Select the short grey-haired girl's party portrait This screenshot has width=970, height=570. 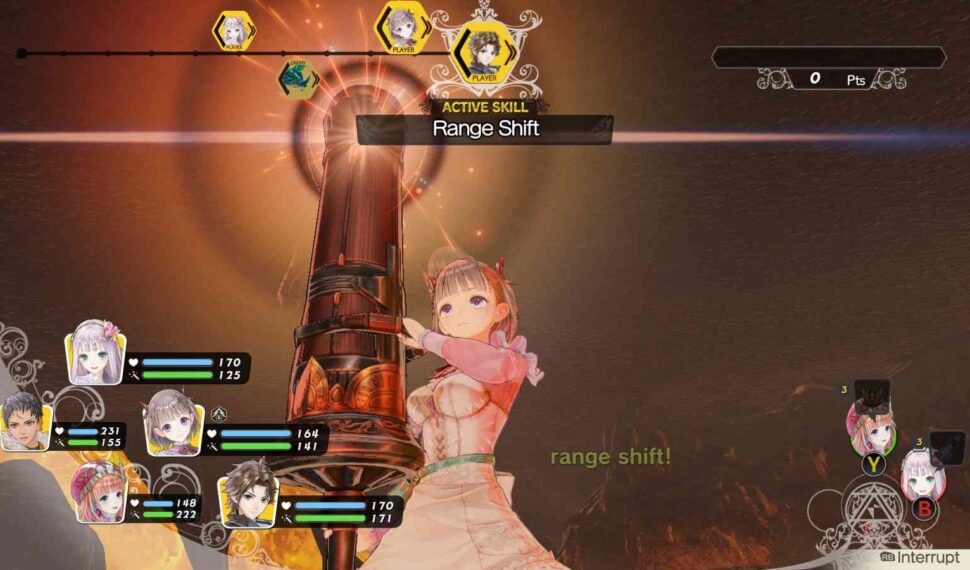coord(174,423)
